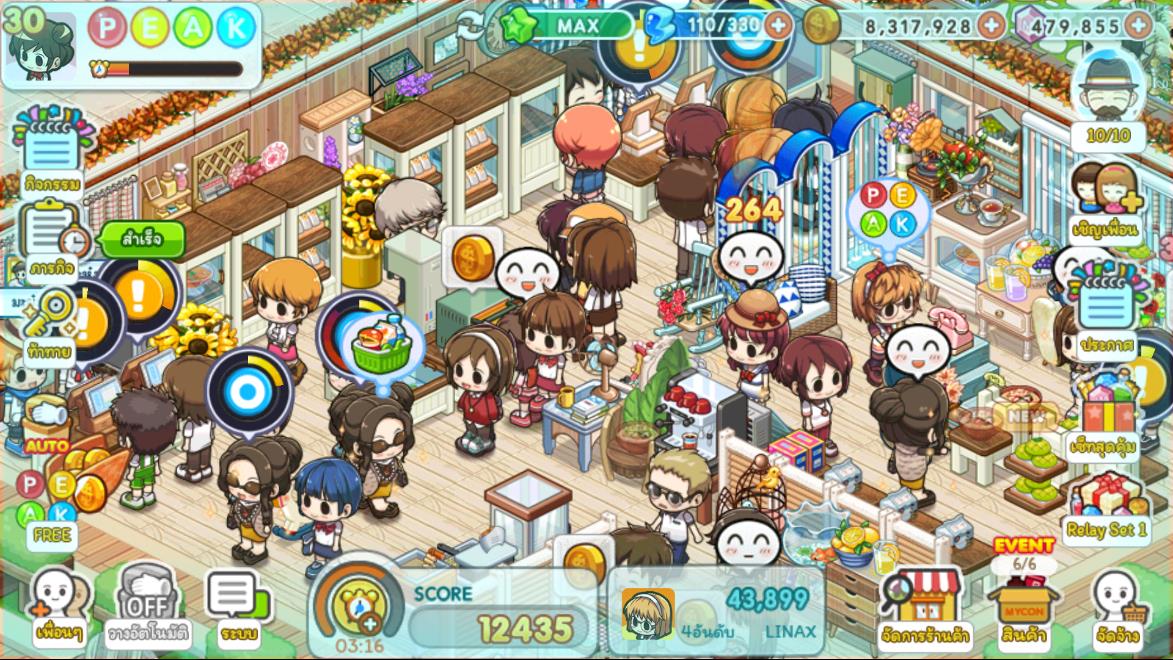The height and width of the screenshot is (660, 1173).
Task: Tap the 10/10 staff portrait icon
Action: (x=1107, y=100)
